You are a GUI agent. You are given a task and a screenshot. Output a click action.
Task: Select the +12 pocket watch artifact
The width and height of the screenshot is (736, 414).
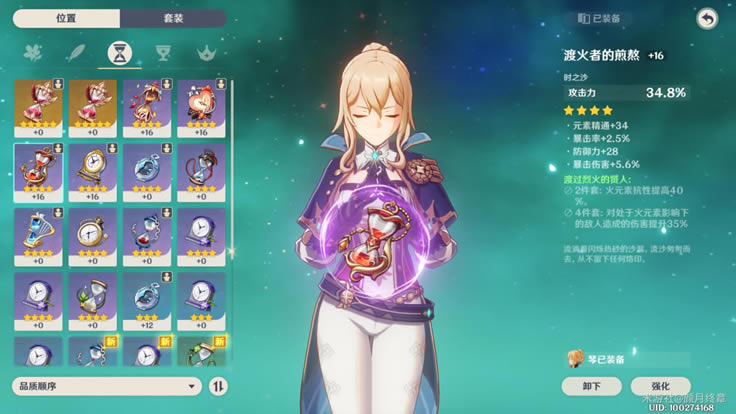click(x=147, y=301)
